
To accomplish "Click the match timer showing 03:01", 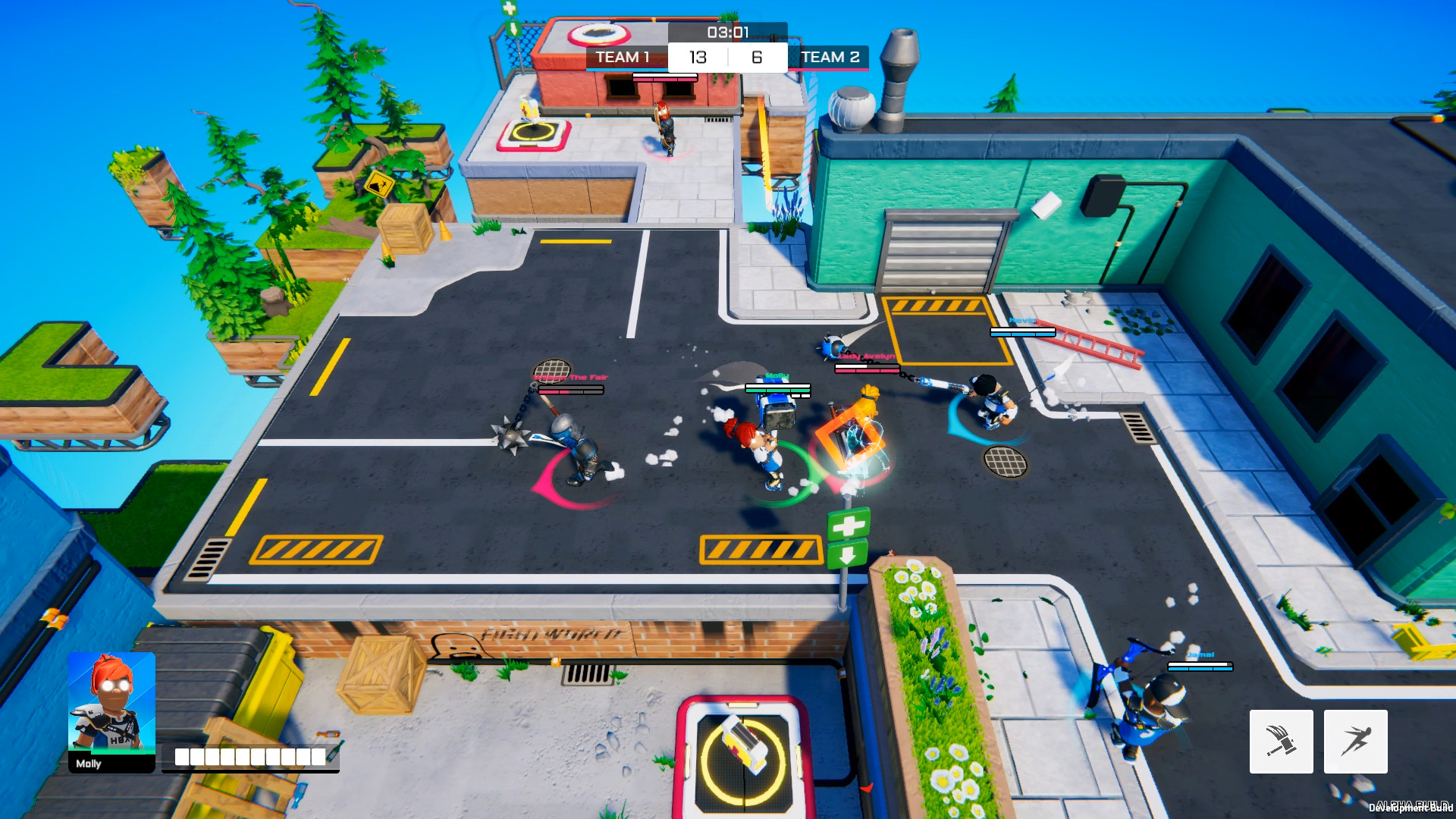I will tap(727, 32).
